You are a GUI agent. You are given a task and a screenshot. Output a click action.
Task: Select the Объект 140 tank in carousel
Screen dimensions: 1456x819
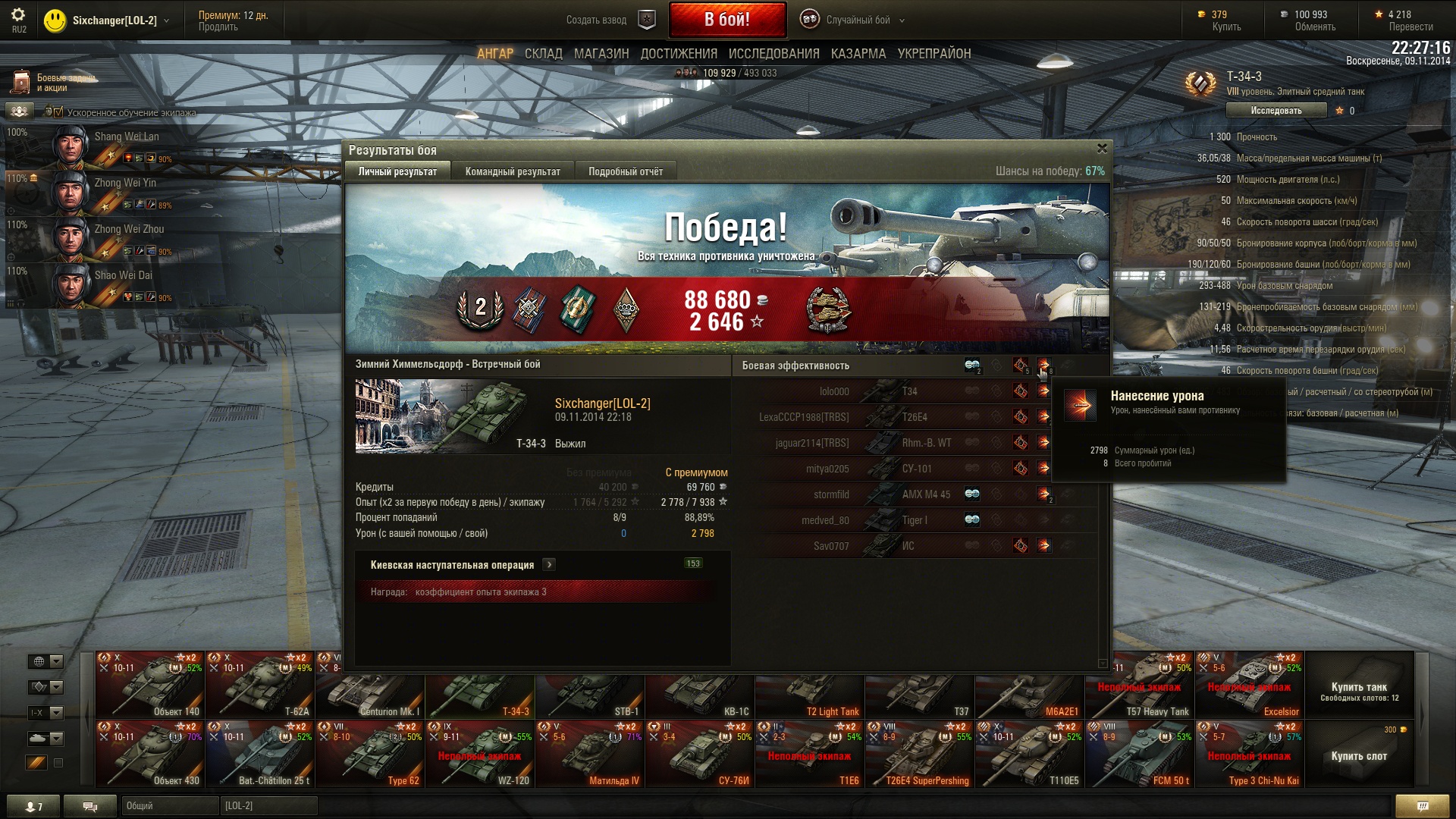[150, 686]
